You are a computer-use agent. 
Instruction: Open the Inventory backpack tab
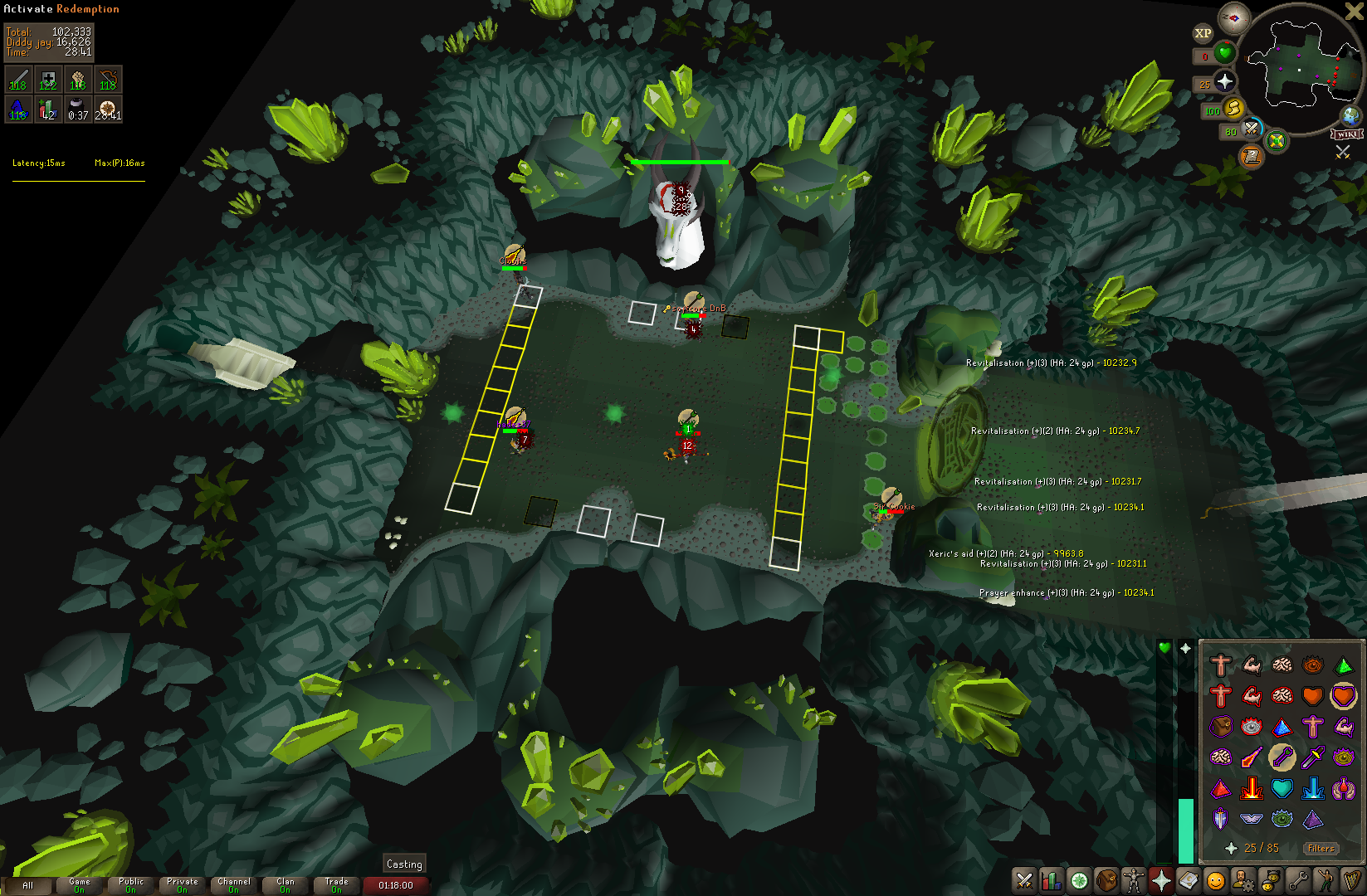1106,880
